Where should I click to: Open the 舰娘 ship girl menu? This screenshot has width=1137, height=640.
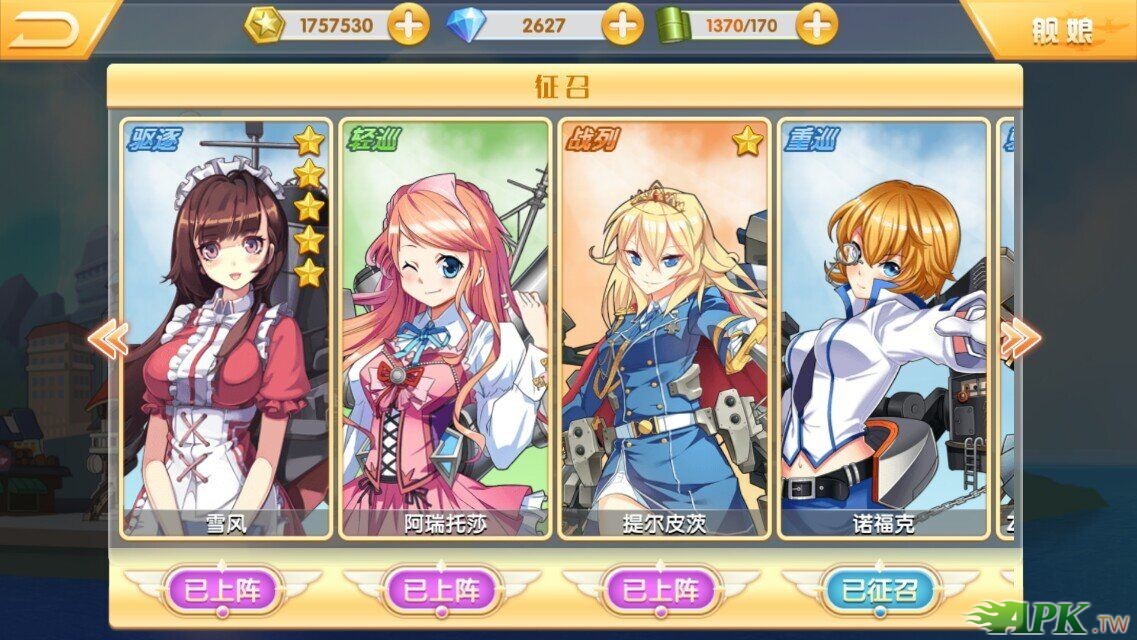coord(1061,30)
